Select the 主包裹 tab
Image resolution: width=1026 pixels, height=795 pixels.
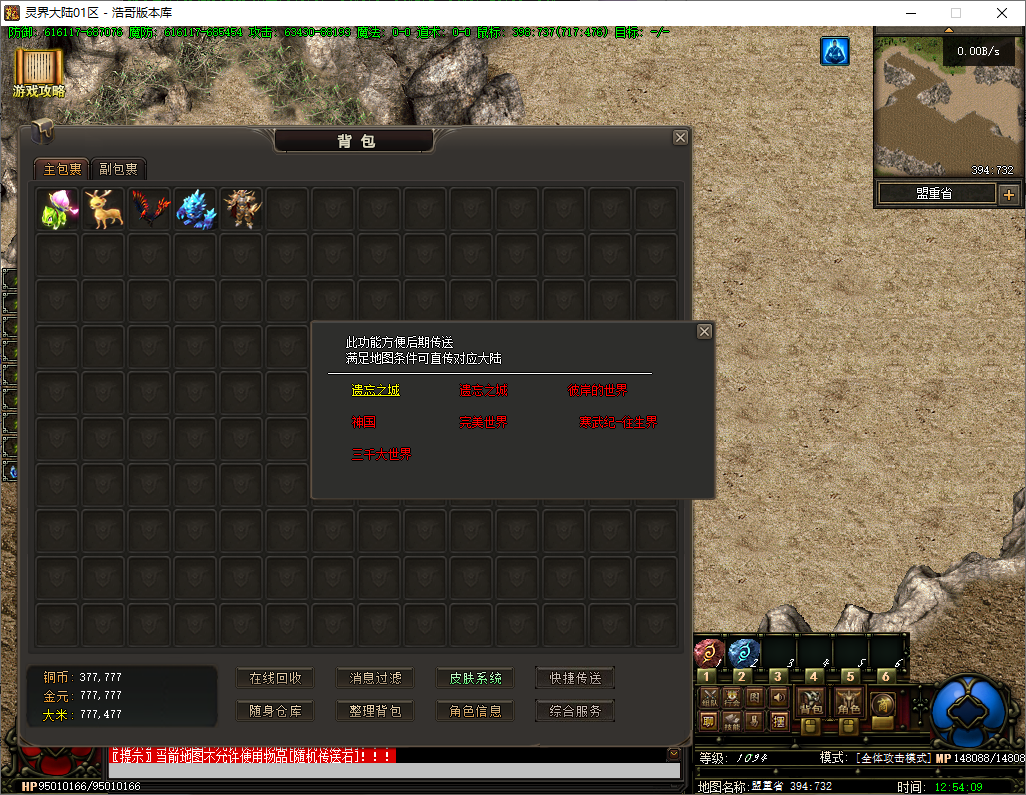point(61,169)
